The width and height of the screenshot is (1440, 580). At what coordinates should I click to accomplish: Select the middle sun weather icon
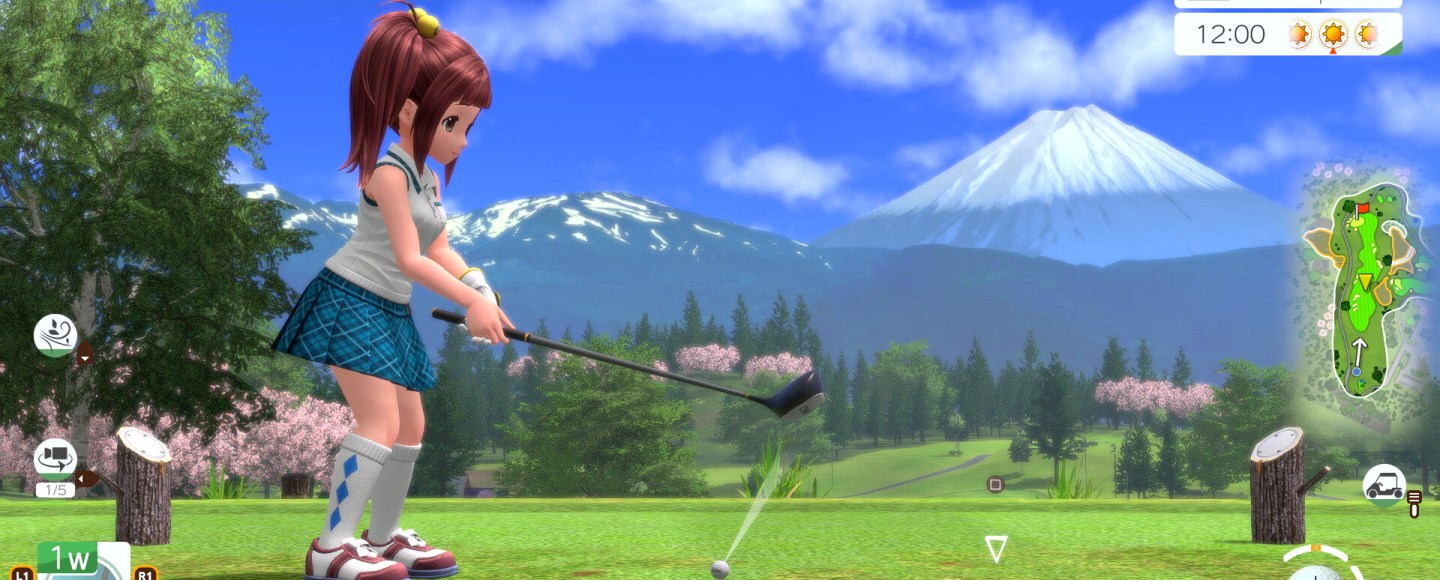(x=1332, y=35)
